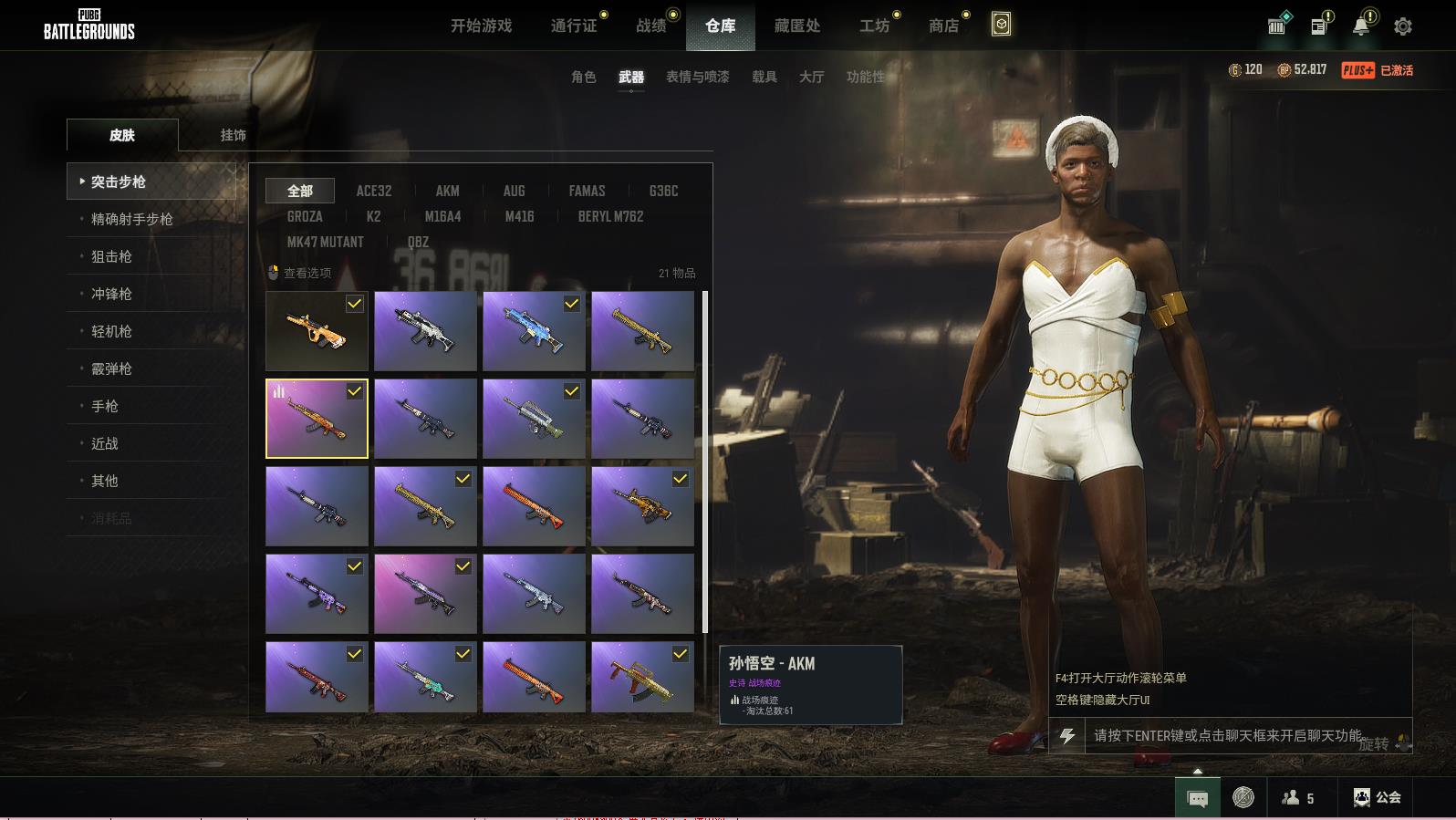This screenshot has width=1456, height=820.
Task: Choose the 冲锋枪 category
Action: point(111,294)
